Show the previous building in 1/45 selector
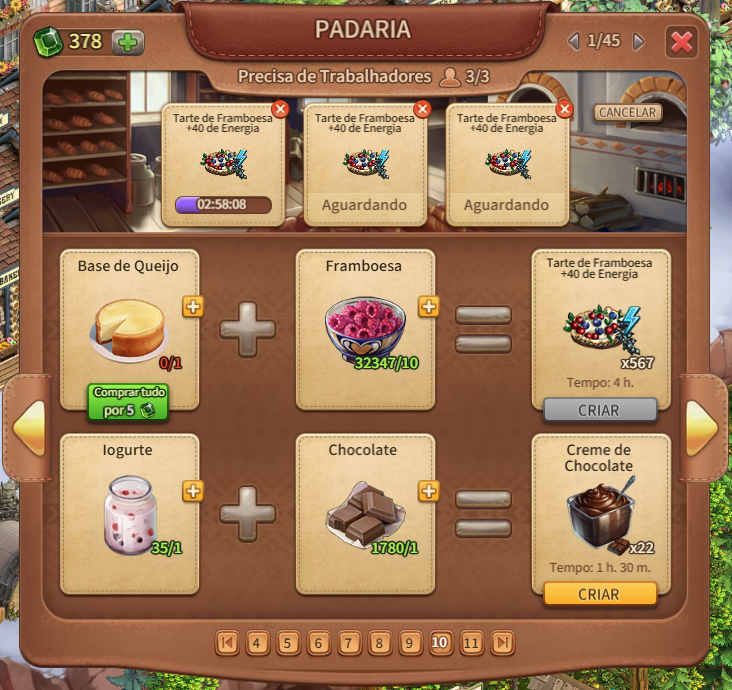 pos(573,42)
